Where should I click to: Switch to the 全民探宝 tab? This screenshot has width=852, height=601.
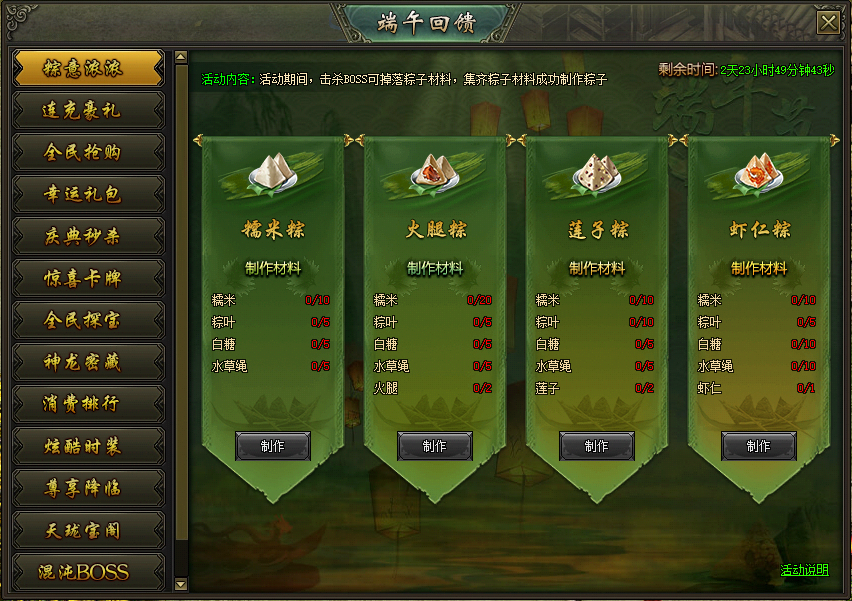(88, 320)
